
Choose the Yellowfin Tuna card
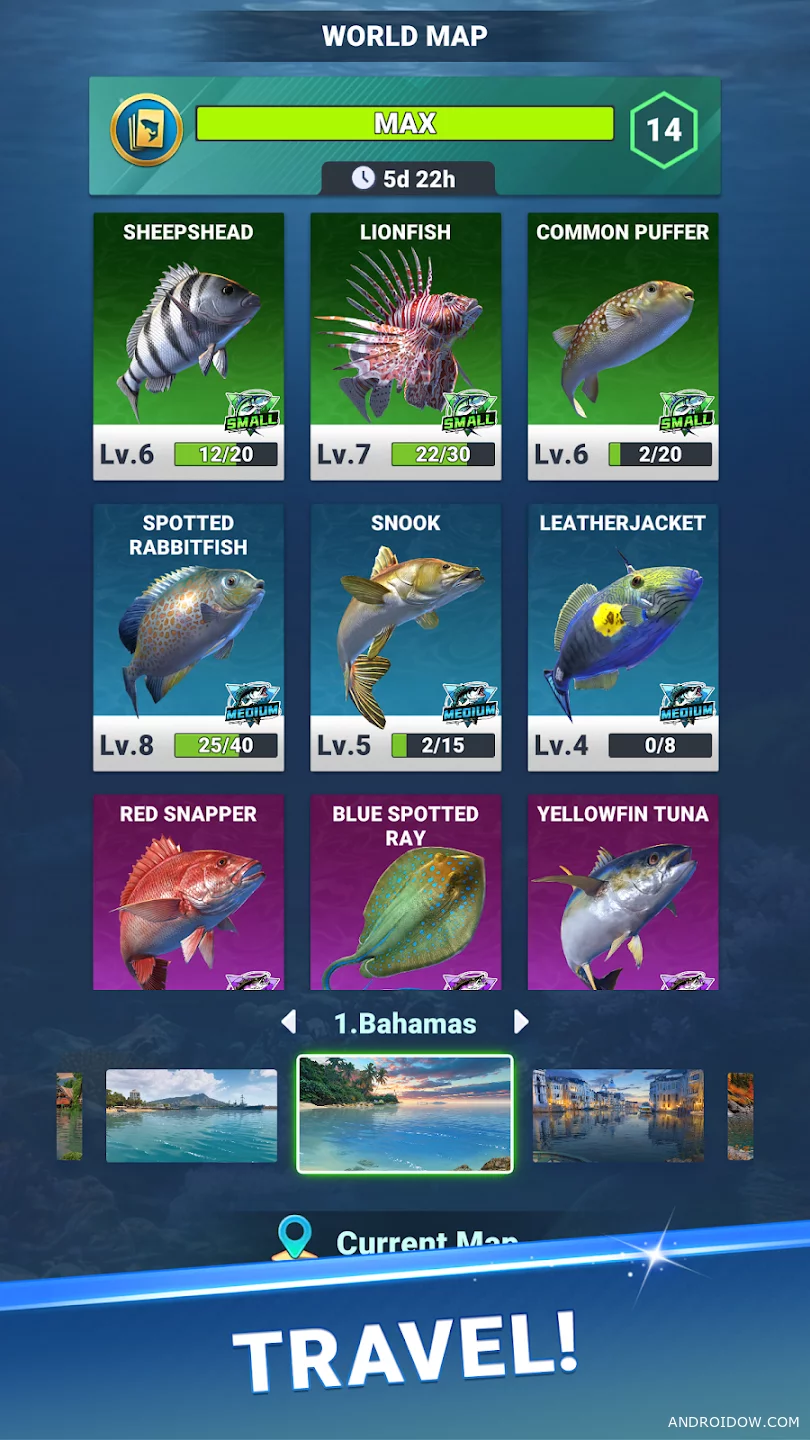coord(622,892)
